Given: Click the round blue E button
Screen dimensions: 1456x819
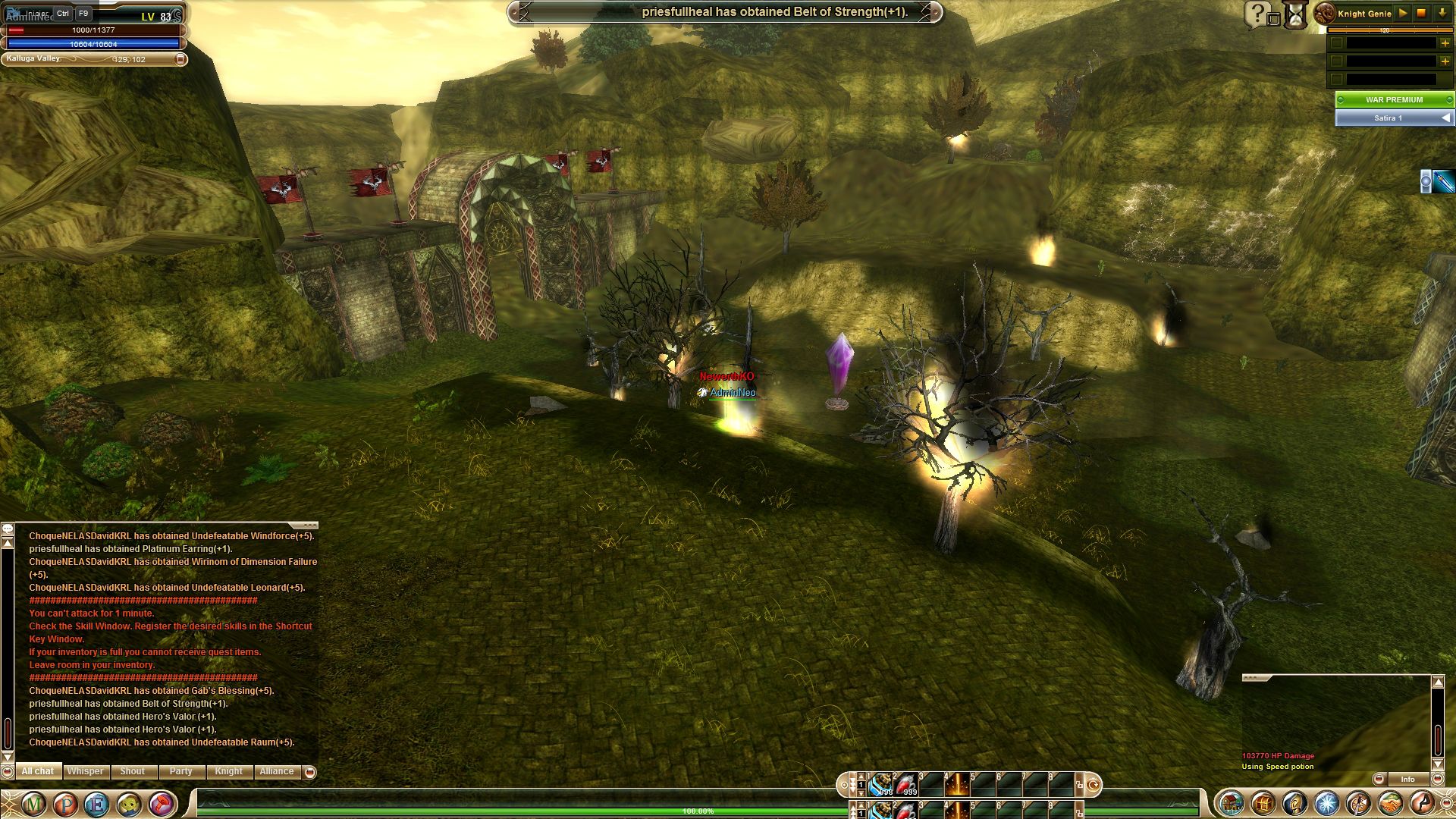Looking at the screenshot, I should [97, 803].
